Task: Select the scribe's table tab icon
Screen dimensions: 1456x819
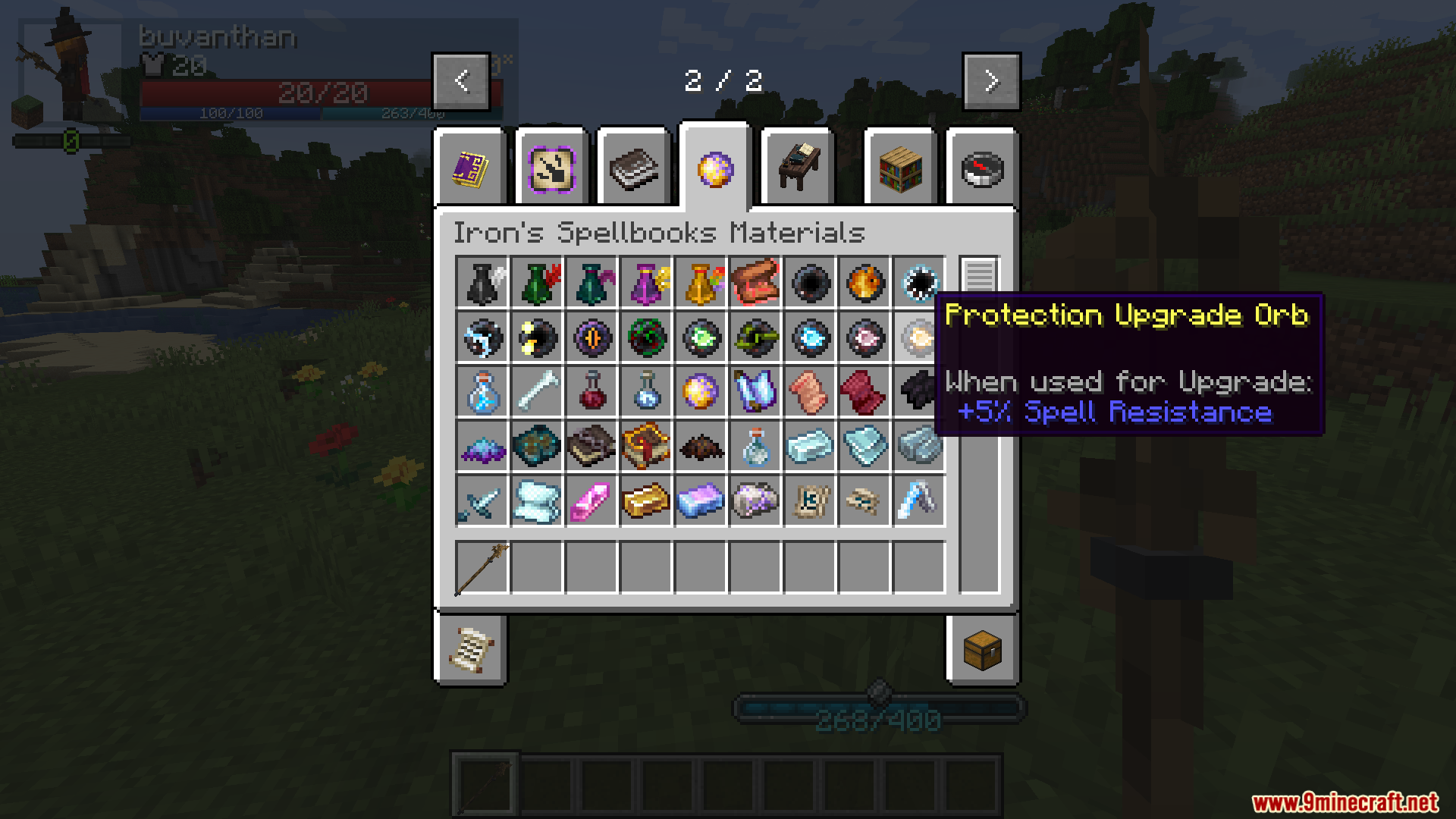Action: click(797, 168)
